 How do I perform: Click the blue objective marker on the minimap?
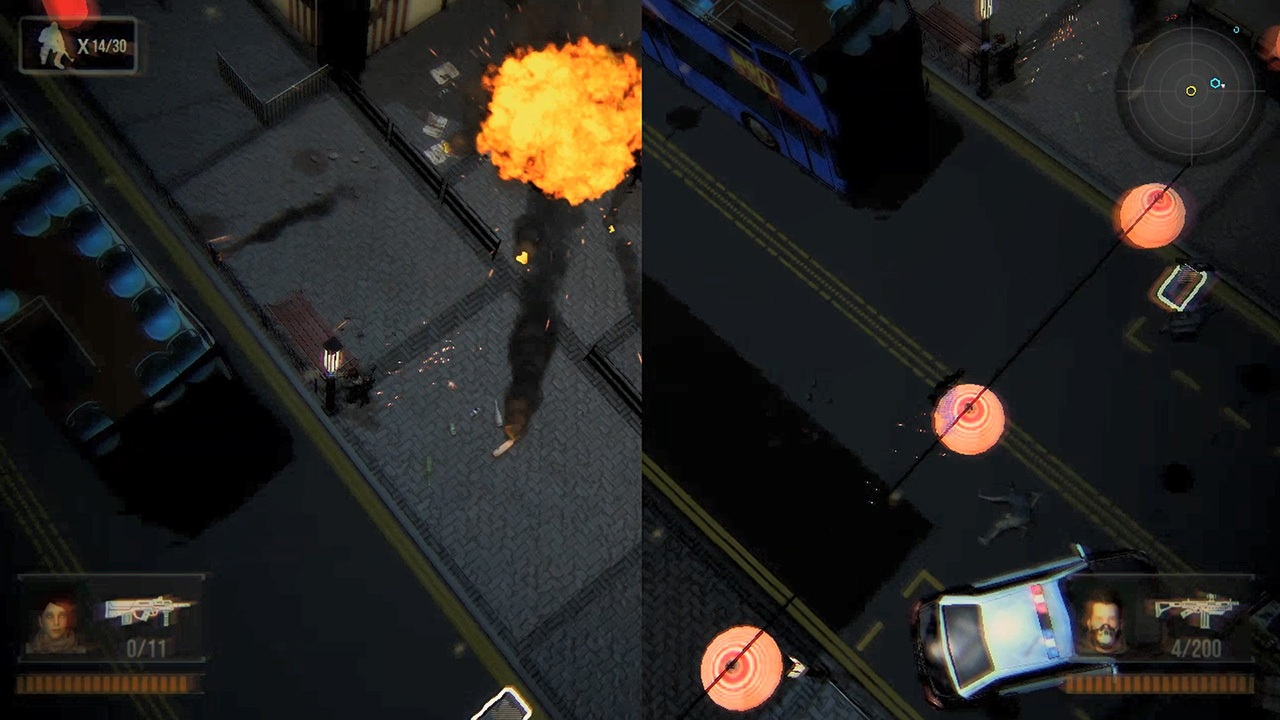point(1215,83)
